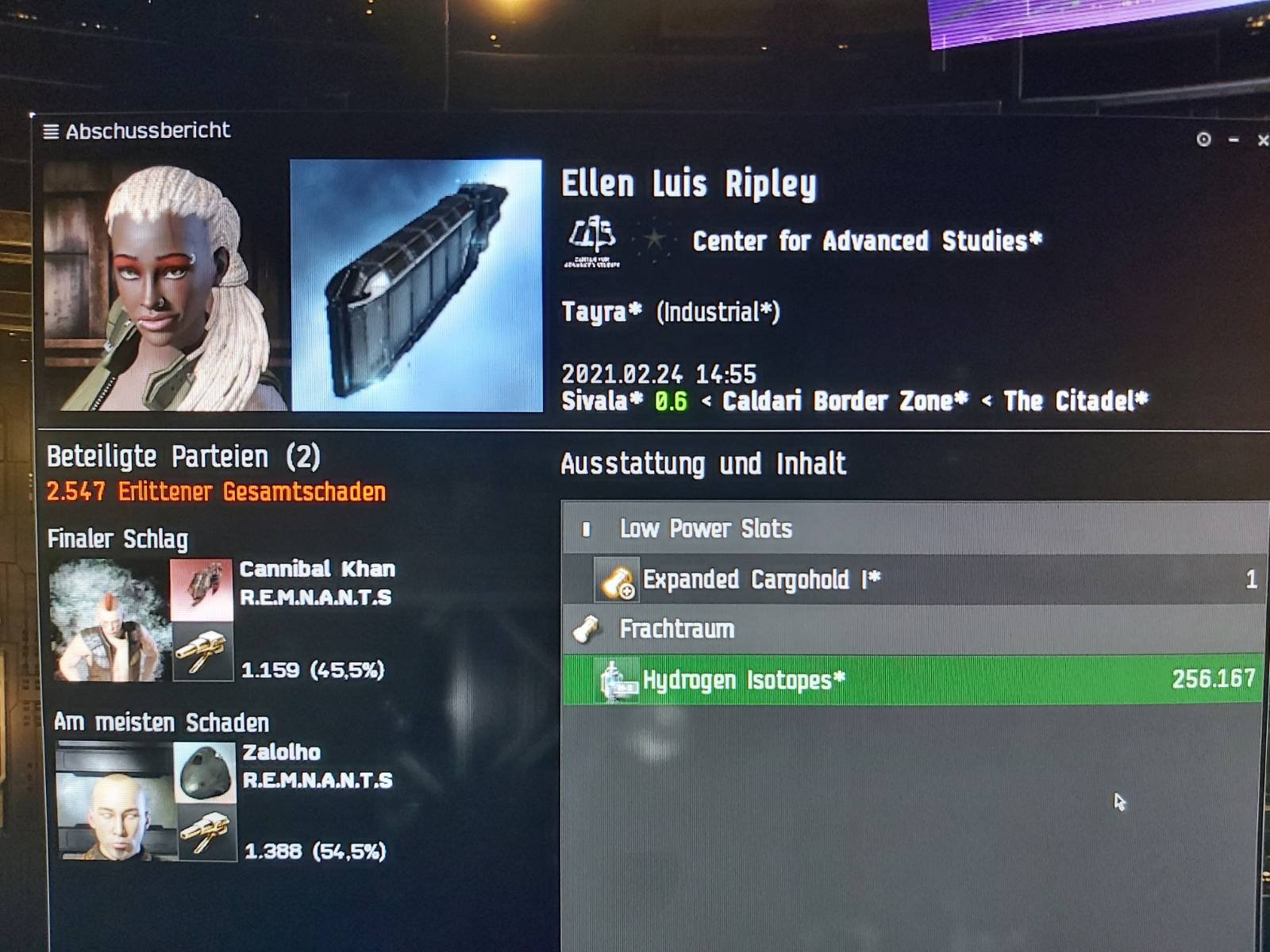
Task: Open The Citadel region link
Action: point(1075,401)
